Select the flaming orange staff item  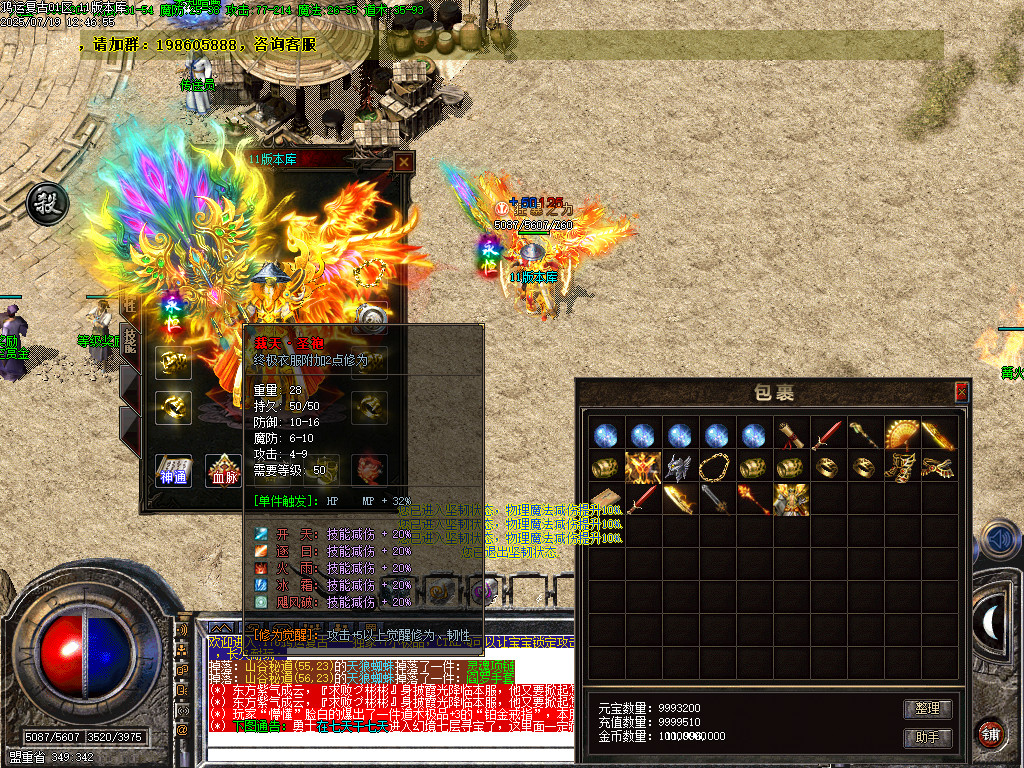click(753, 499)
